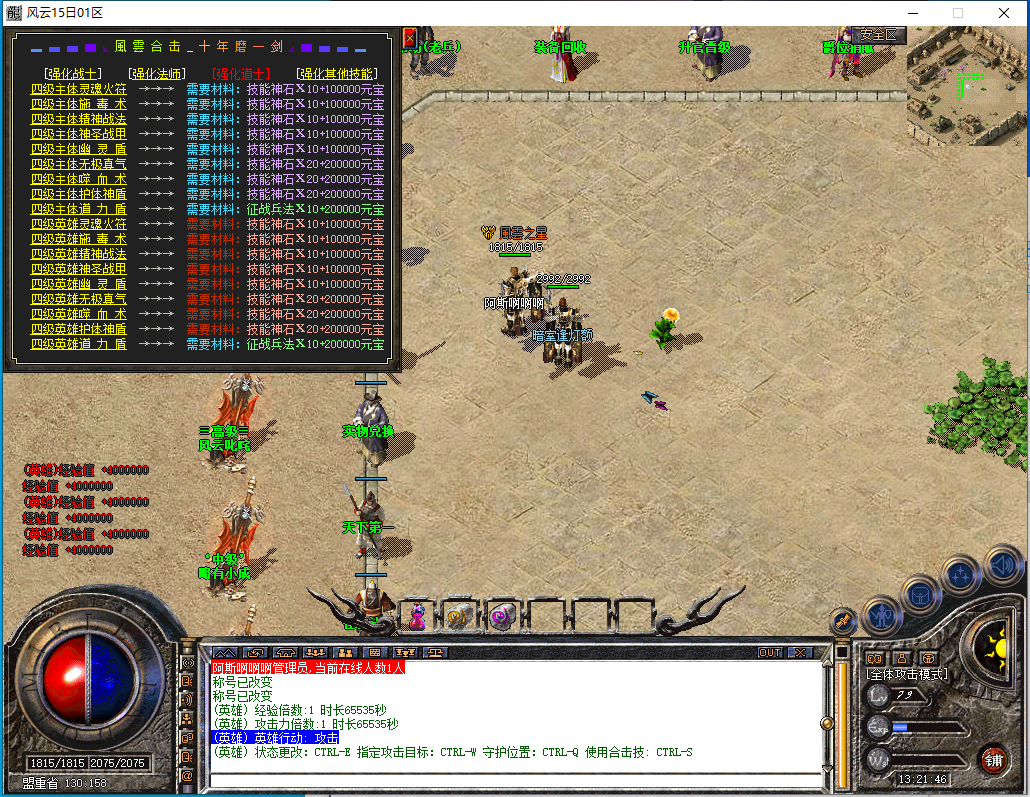Open the 强化其他技能 tab
Viewport: 1030px width, 797px height.
337,73
